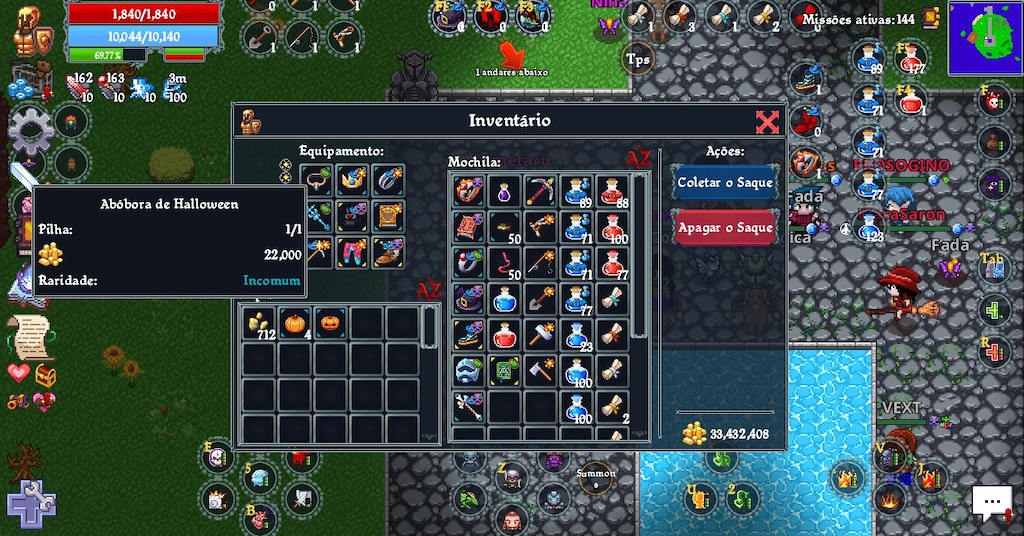Select the red spellbook in the backpack
1024x536 pixels.
click(469, 227)
